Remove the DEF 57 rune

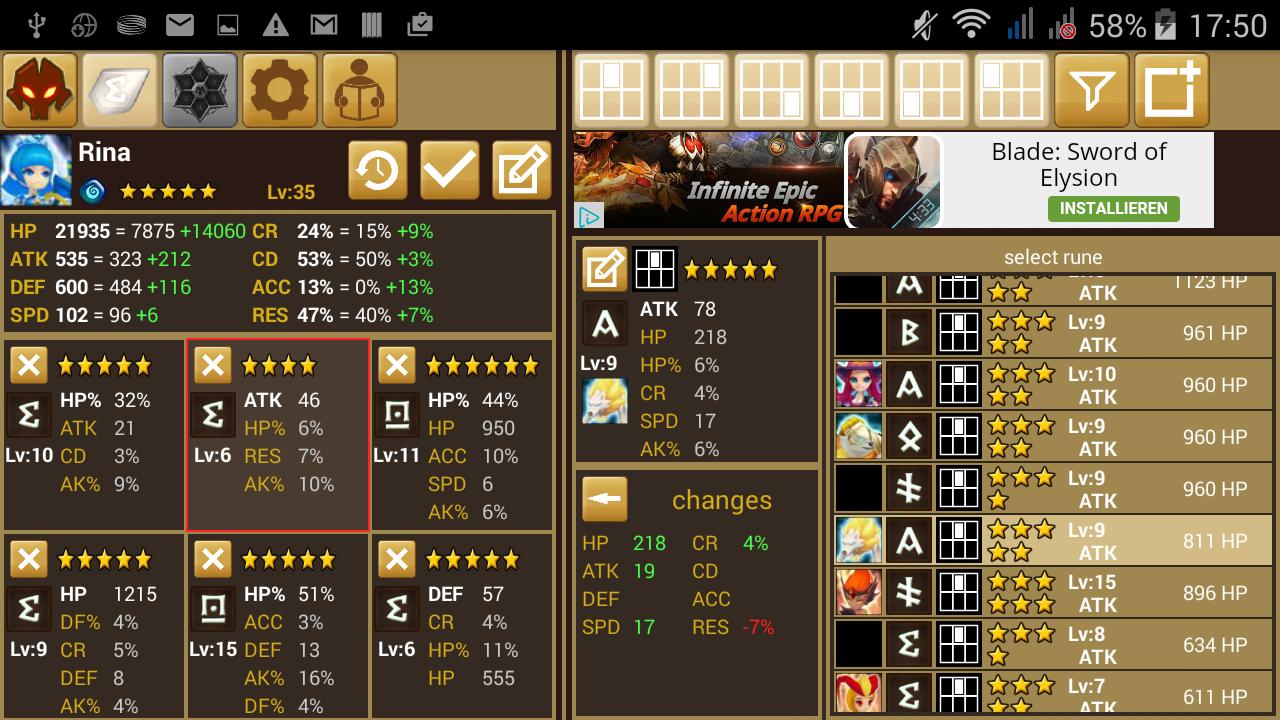(x=396, y=559)
